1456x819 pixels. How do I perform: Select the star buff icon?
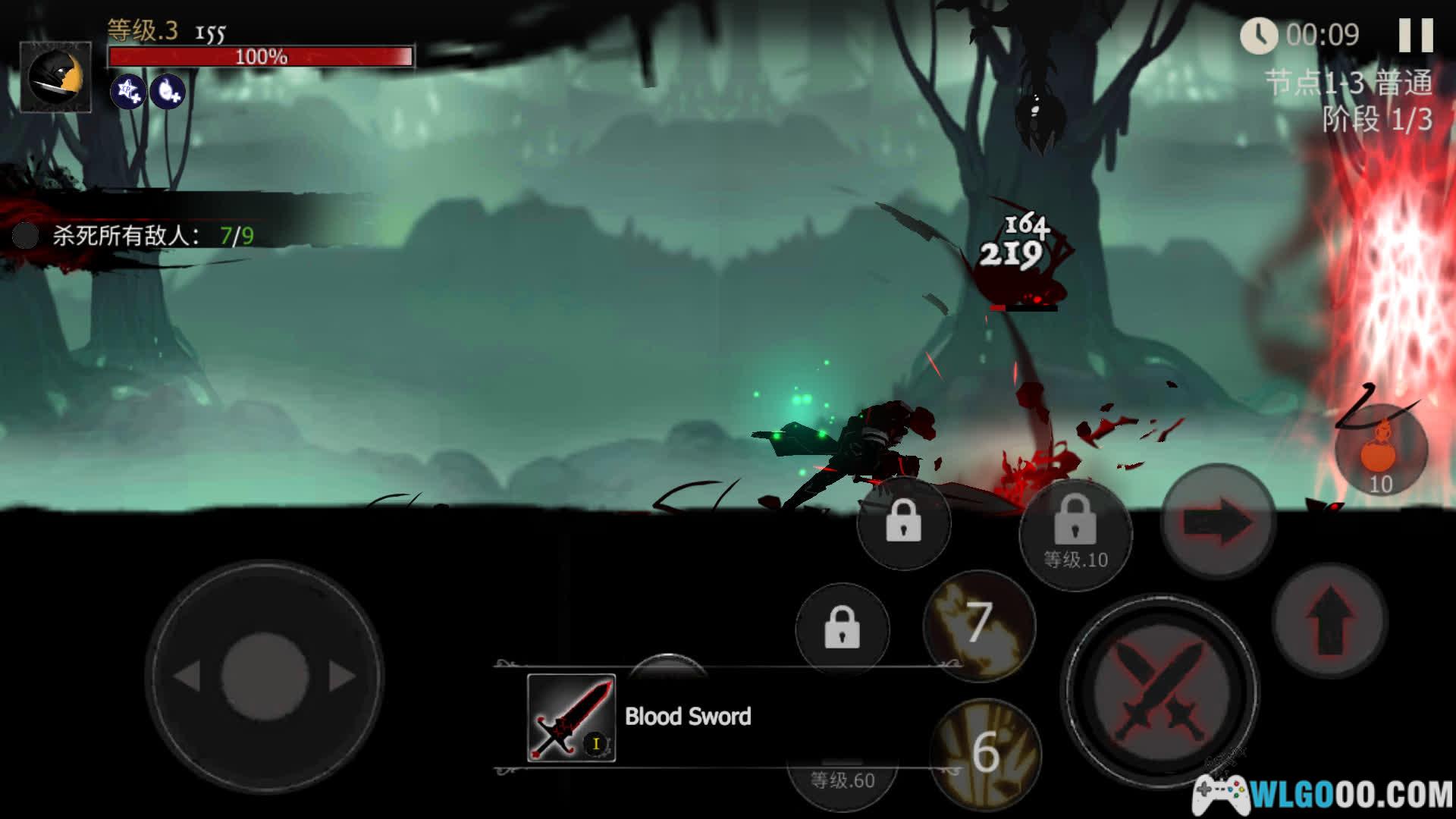128,92
